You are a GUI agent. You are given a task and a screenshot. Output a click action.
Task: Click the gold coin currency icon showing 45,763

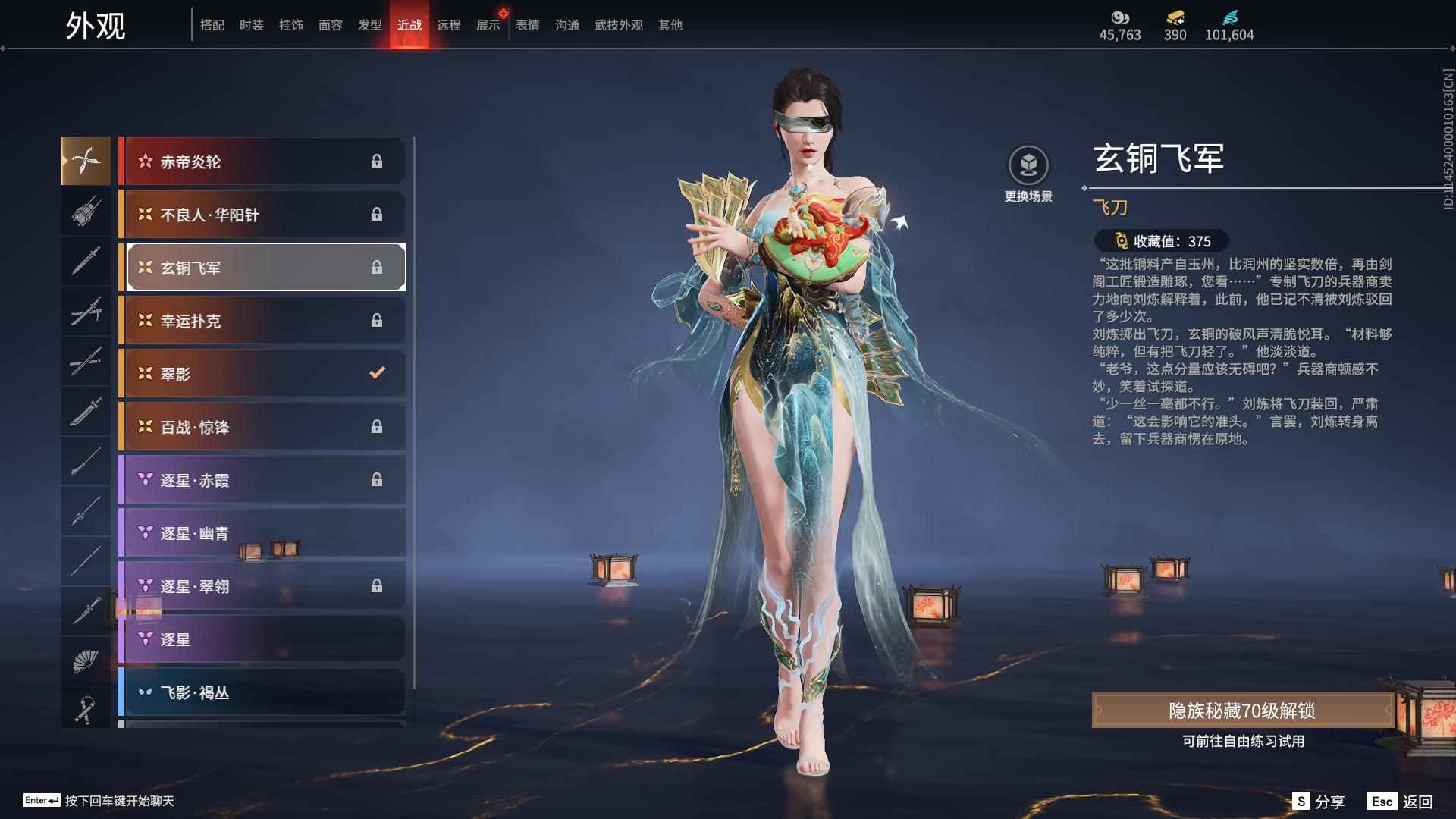tap(1120, 17)
